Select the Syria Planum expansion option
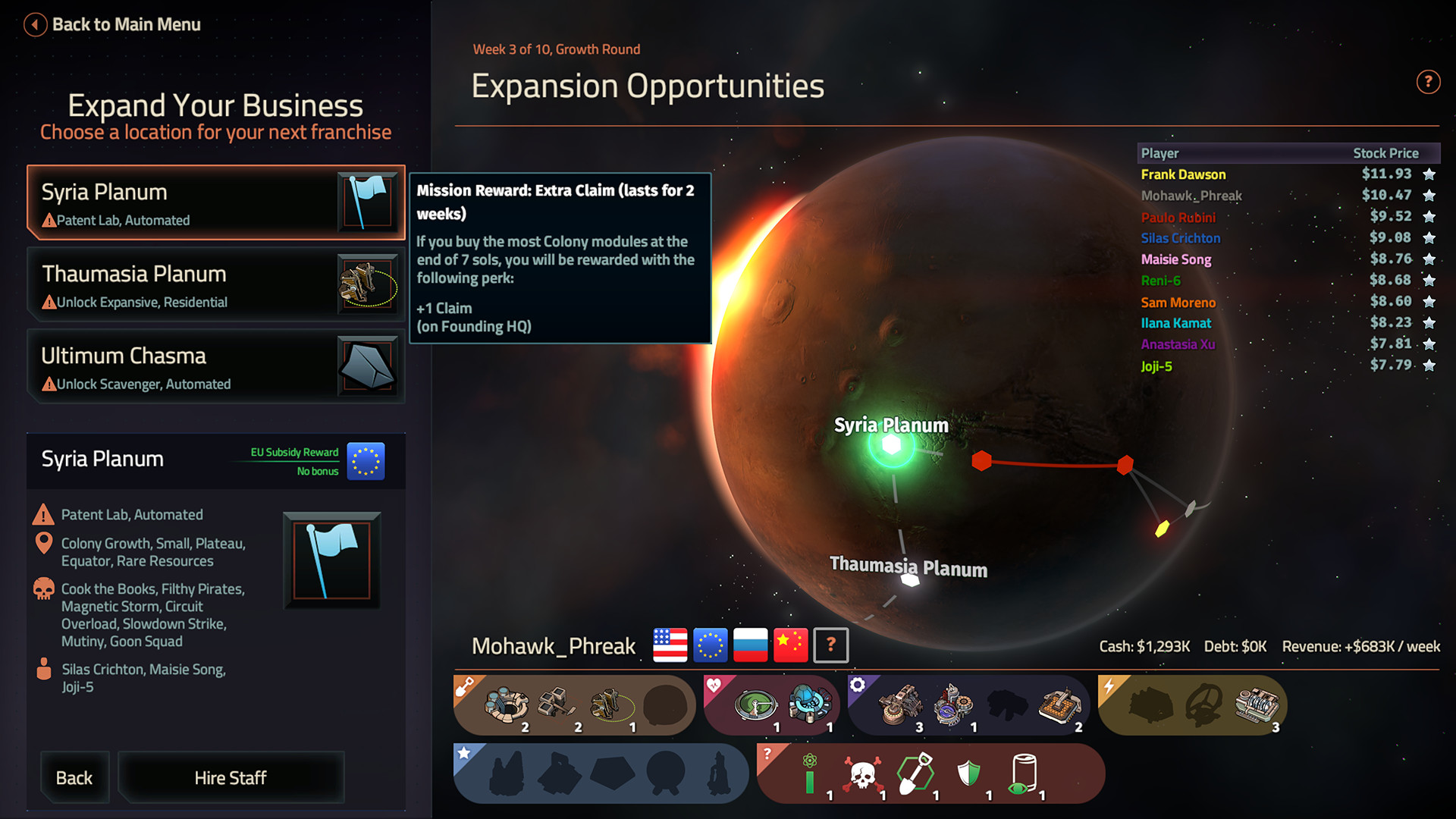Screen dimensions: 1456x819 coord(216,202)
